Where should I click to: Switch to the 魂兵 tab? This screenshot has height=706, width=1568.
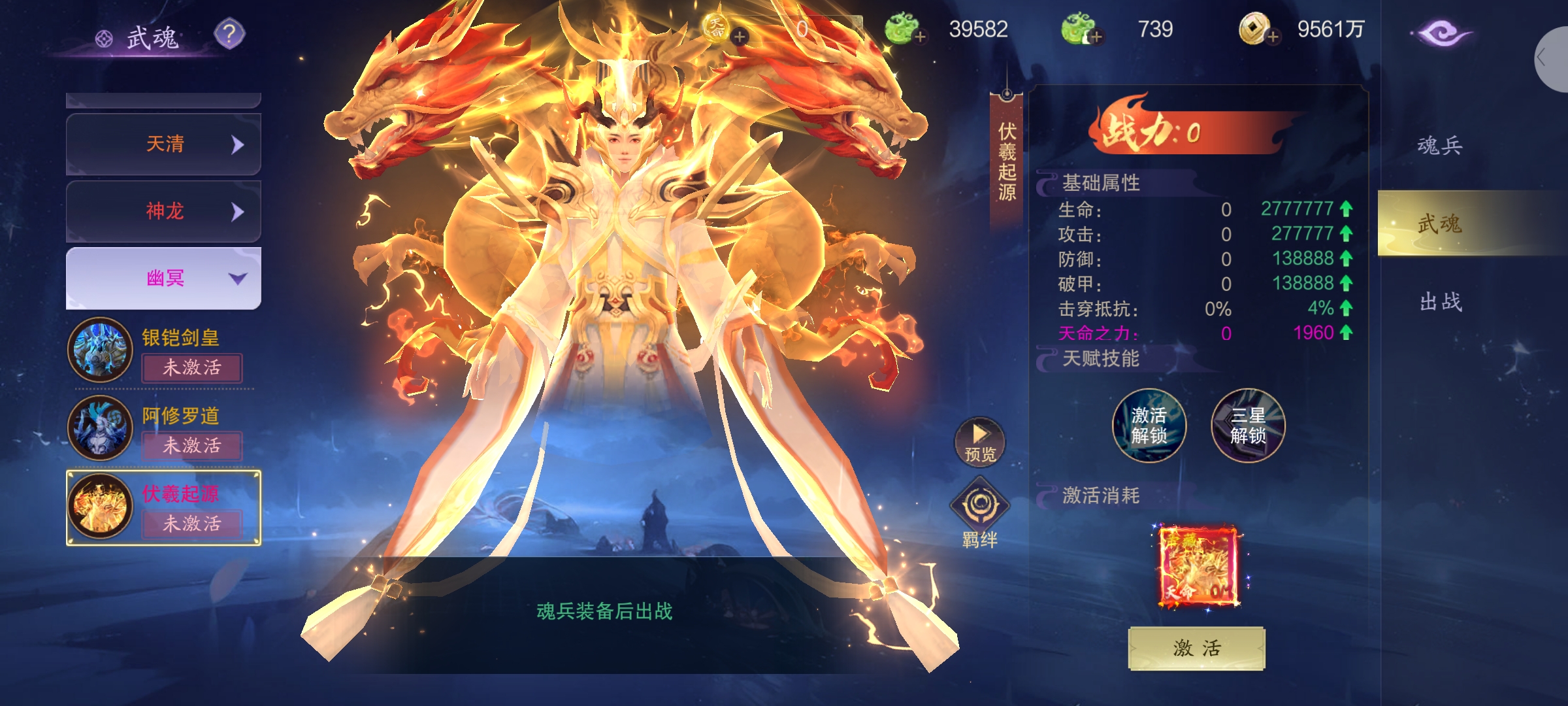coord(1439,145)
